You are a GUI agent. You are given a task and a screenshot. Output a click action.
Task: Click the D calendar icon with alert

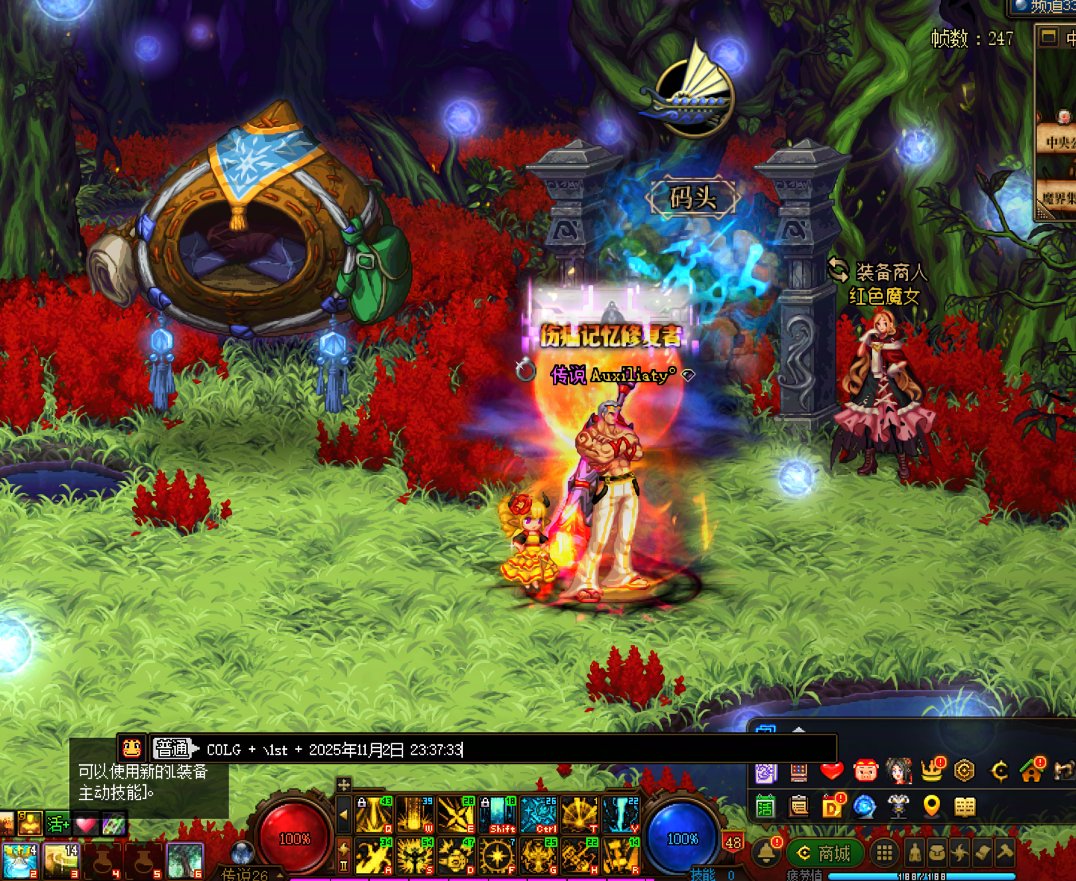click(x=832, y=806)
